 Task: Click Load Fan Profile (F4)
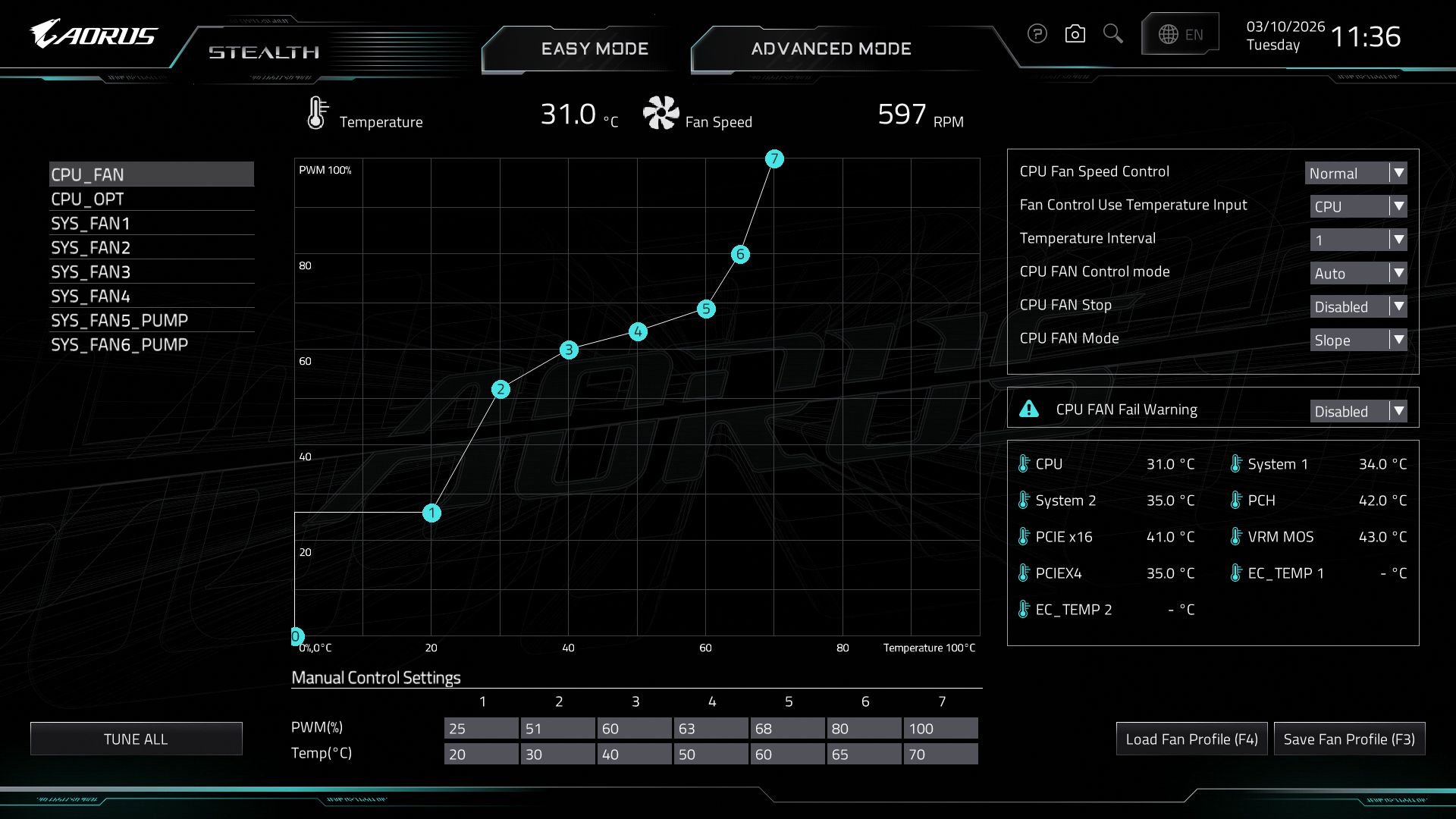point(1191,738)
